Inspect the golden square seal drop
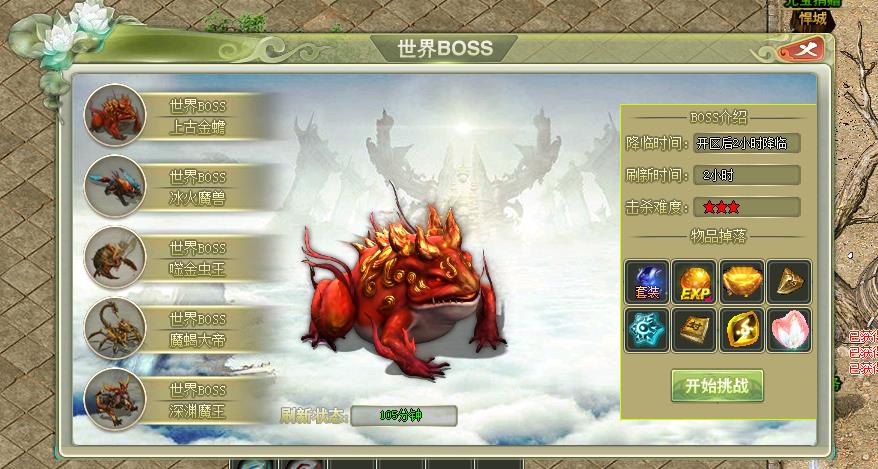This screenshot has width=878, height=469. pyautogui.click(x=694, y=329)
